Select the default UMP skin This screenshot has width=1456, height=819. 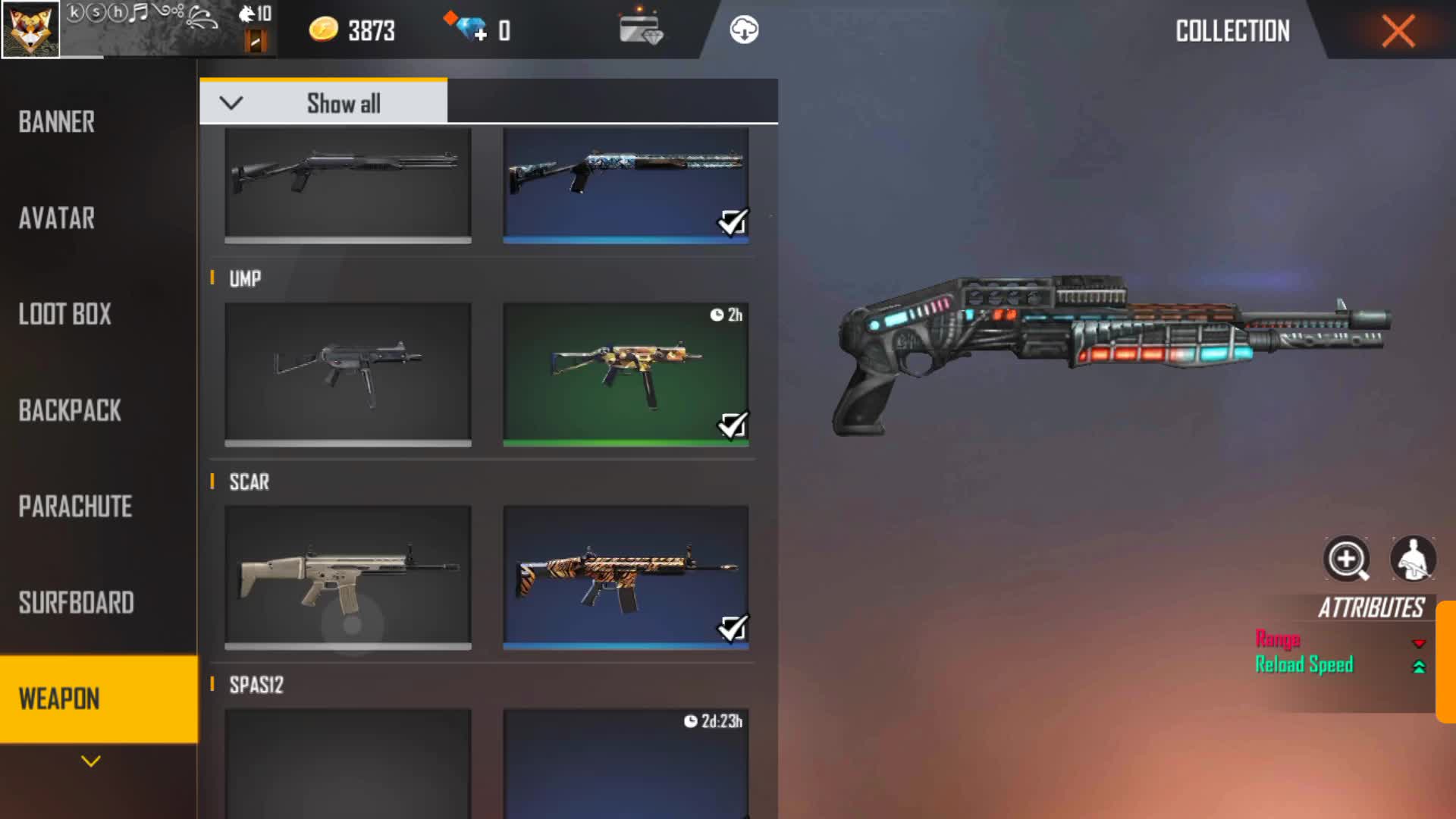click(x=347, y=373)
